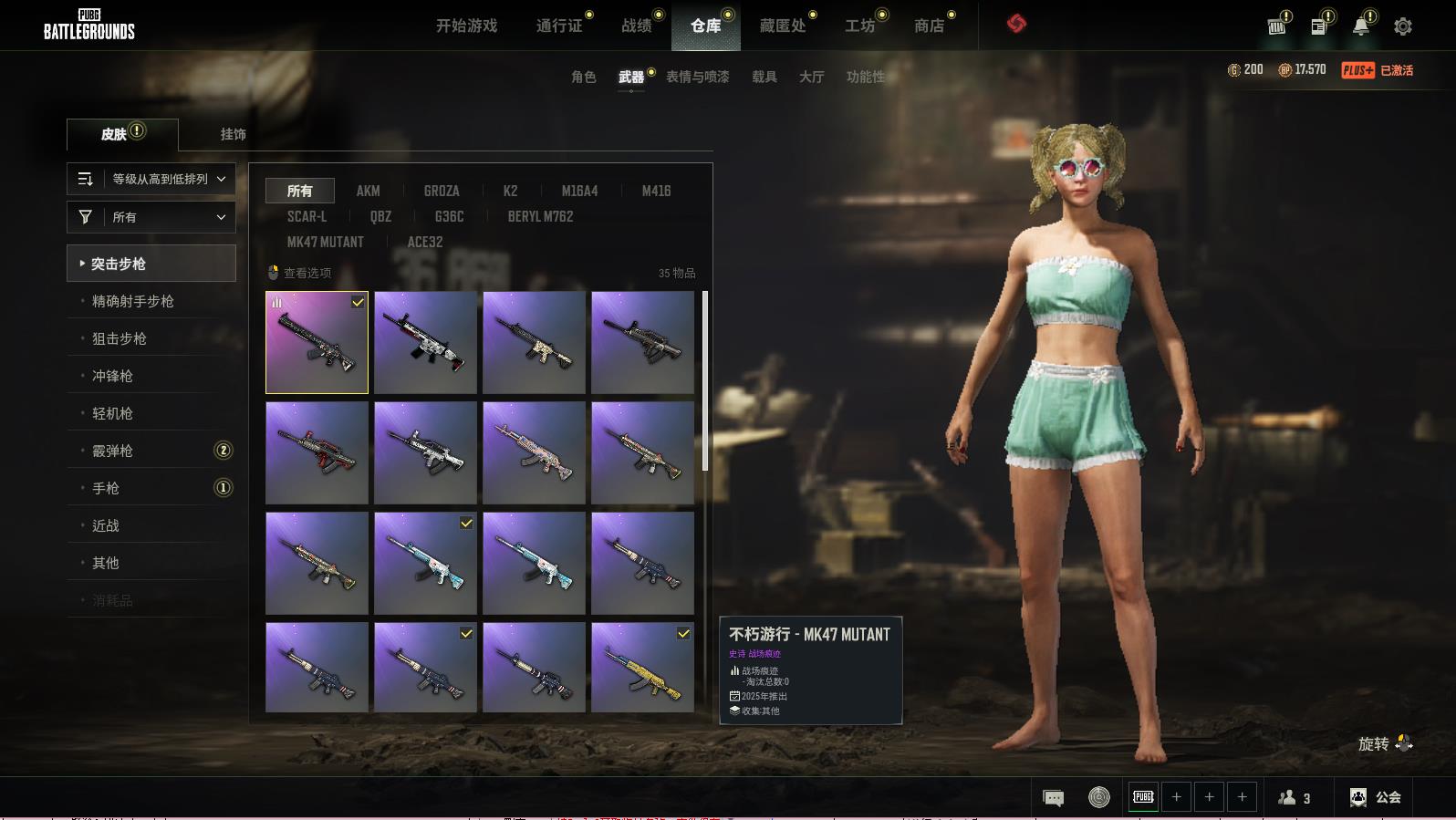Open the 公会 guild panel
This screenshot has width=1456, height=820.
coord(1376,797)
